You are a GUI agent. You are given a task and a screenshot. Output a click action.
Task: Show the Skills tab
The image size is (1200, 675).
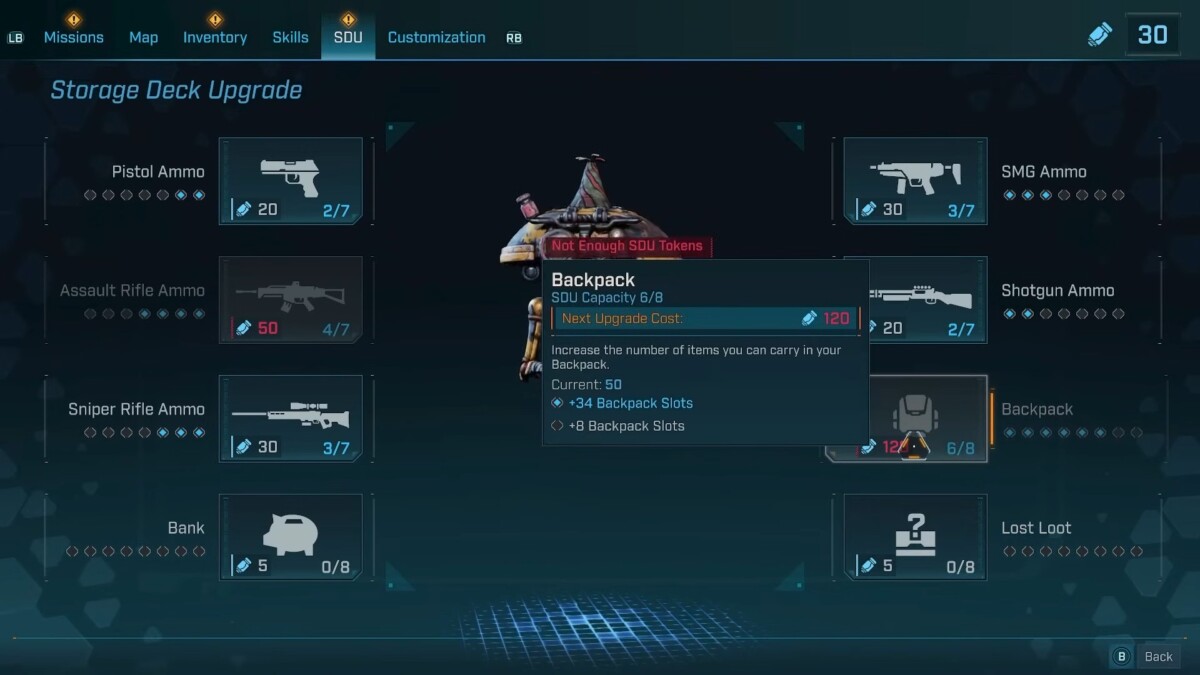pyautogui.click(x=290, y=37)
